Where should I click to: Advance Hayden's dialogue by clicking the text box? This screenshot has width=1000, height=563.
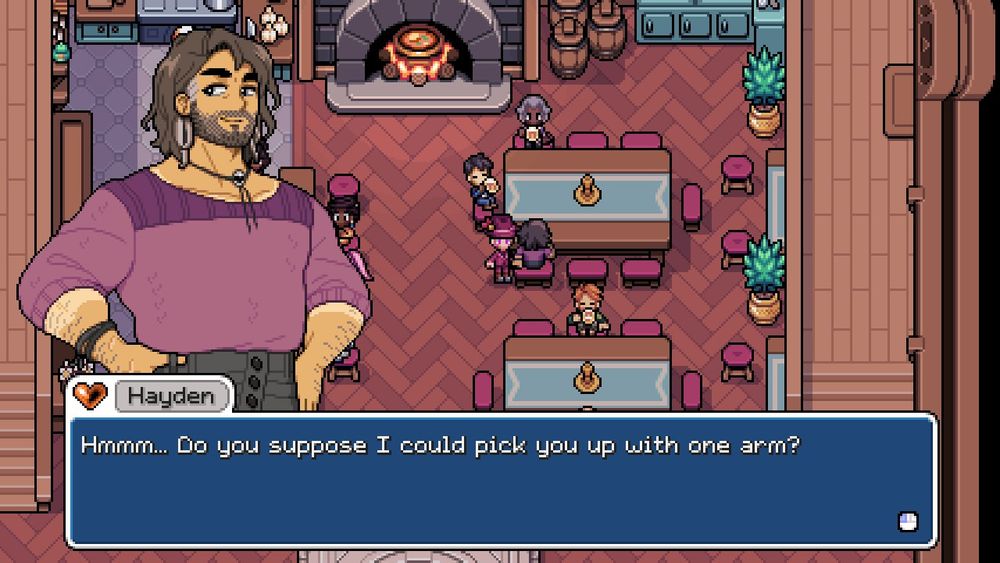point(500,480)
